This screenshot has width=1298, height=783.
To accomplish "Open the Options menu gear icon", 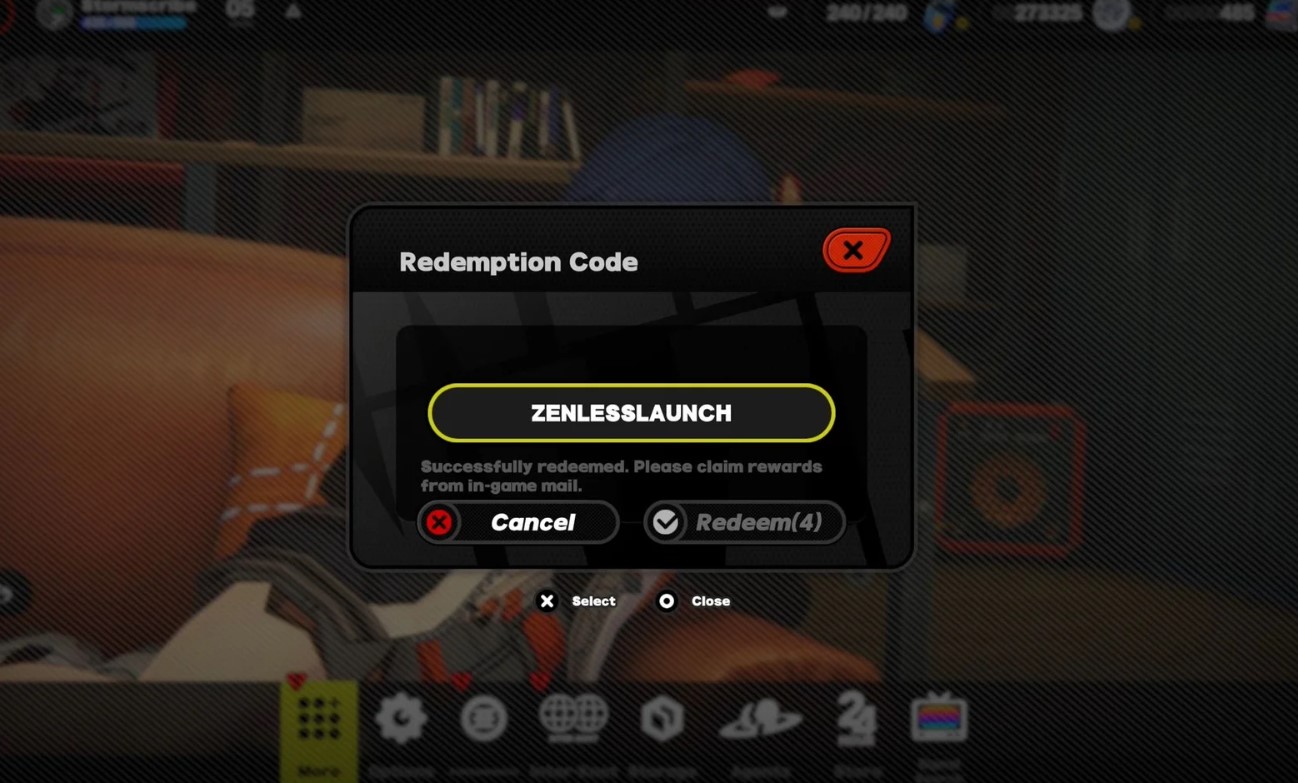I will pos(400,716).
